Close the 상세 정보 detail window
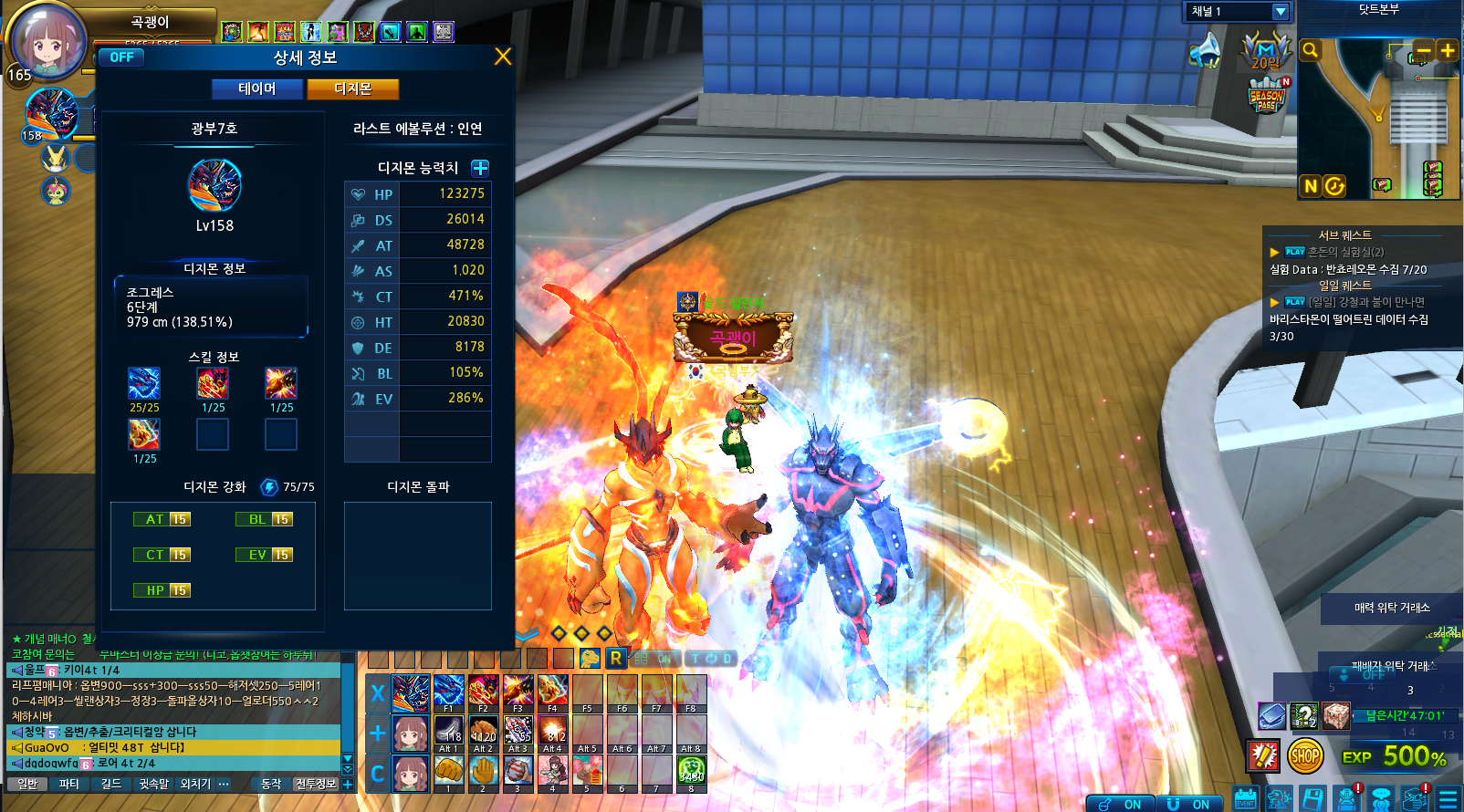 point(502,57)
